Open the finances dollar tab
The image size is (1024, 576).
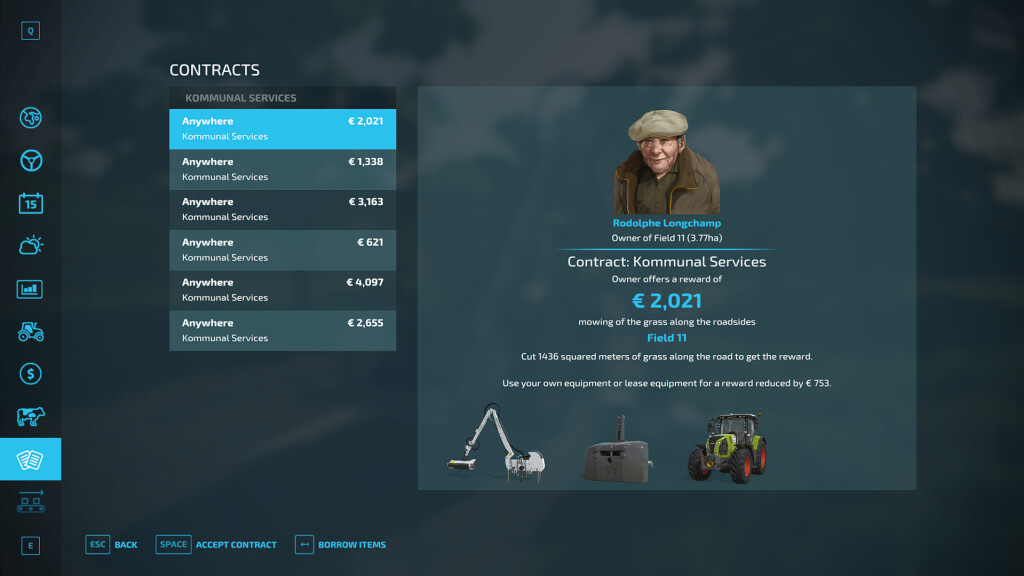pyautogui.click(x=31, y=374)
